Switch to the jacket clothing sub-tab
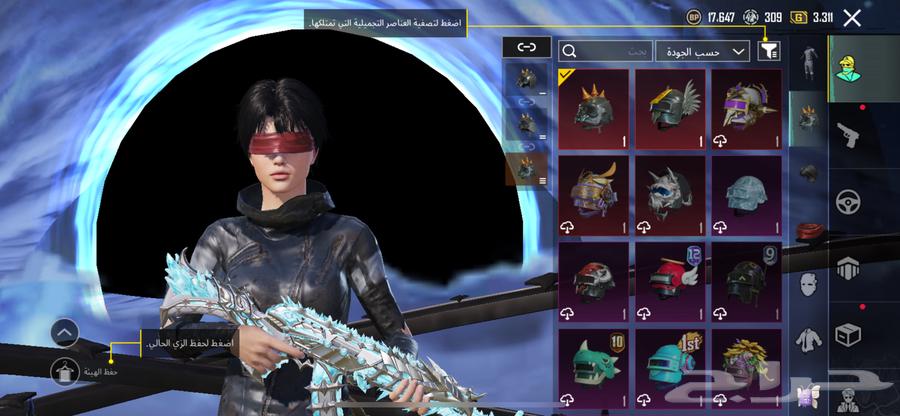Screen dimensions: 900x416 pyautogui.click(x=807, y=340)
